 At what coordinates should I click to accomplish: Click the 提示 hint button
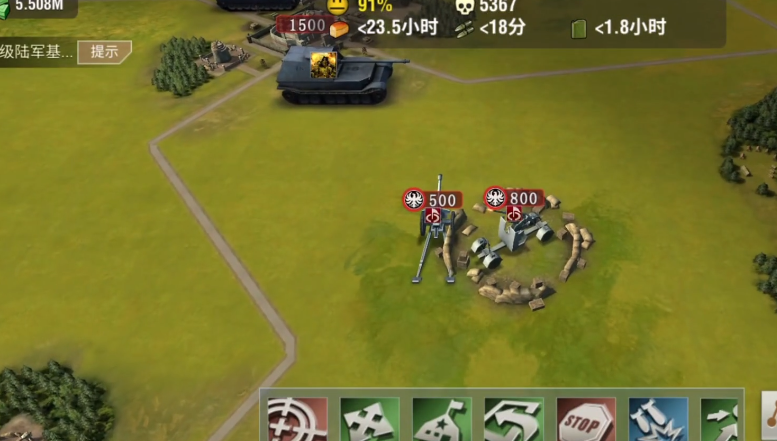coord(105,52)
